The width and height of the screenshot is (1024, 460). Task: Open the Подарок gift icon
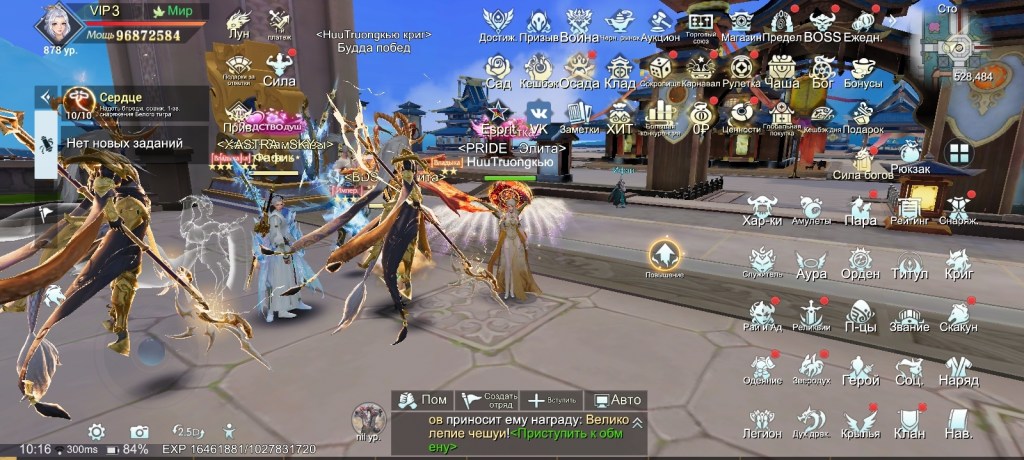coord(862,116)
